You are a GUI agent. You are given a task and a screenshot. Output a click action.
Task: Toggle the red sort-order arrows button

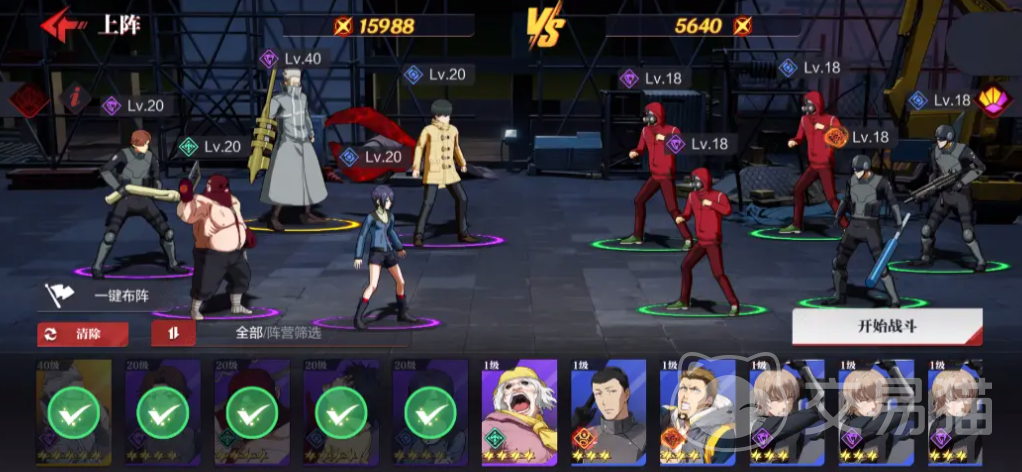tap(173, 334)
